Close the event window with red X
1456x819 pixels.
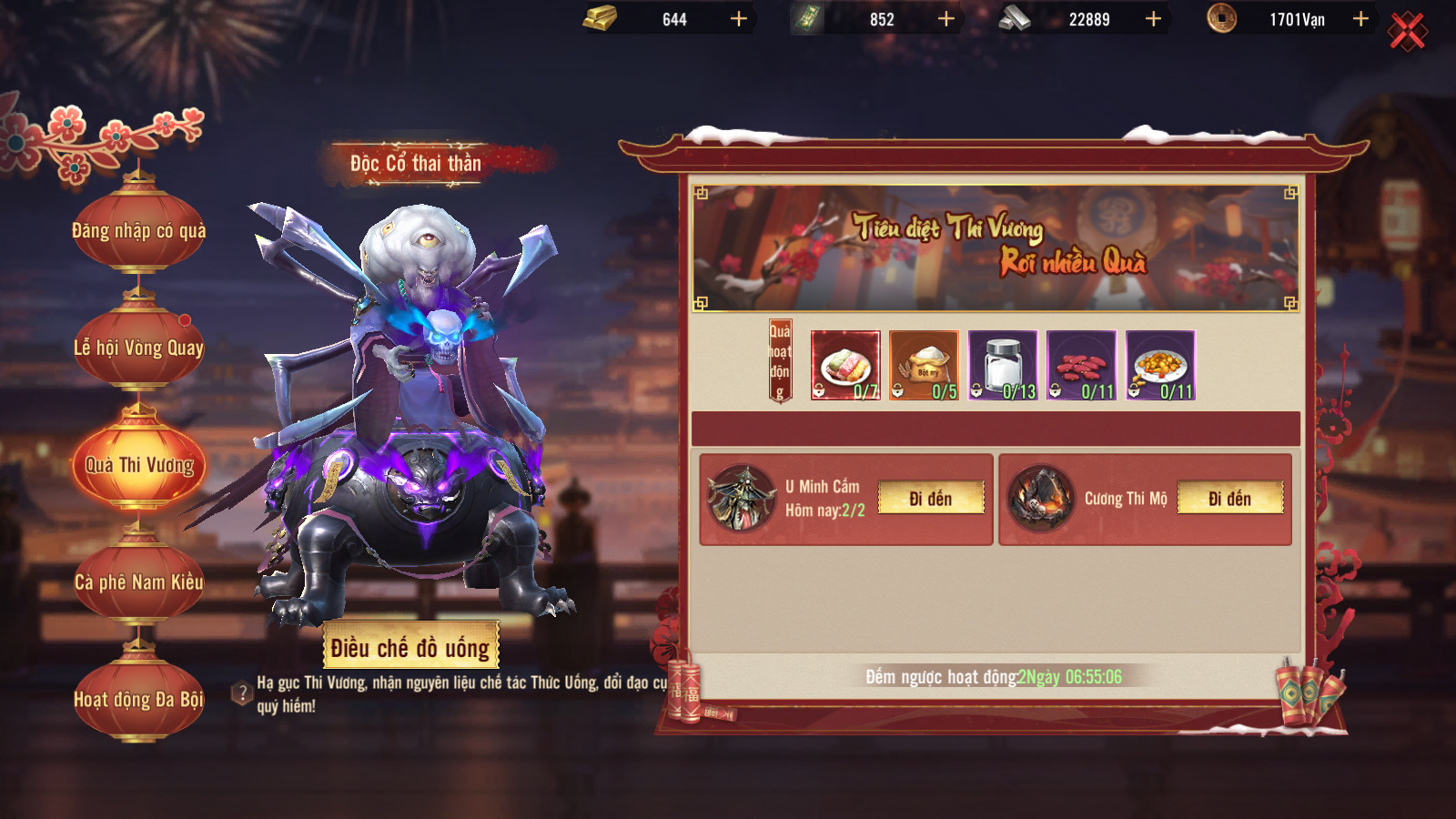point(1407,32)
